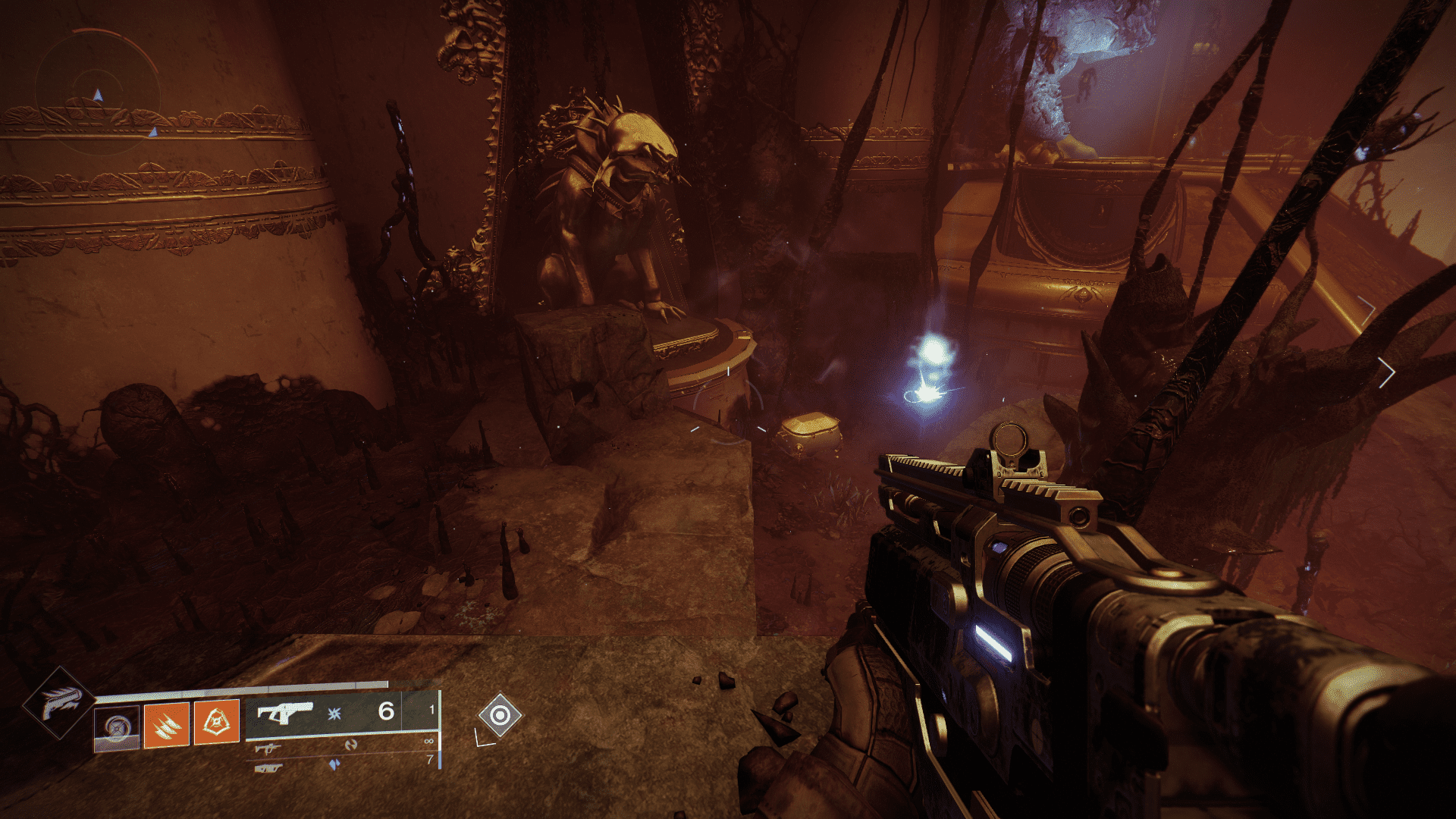The image size is (1456, 819).
Task: Choose the bottom power weapon silhouette icon
Action: click(268, 769)
